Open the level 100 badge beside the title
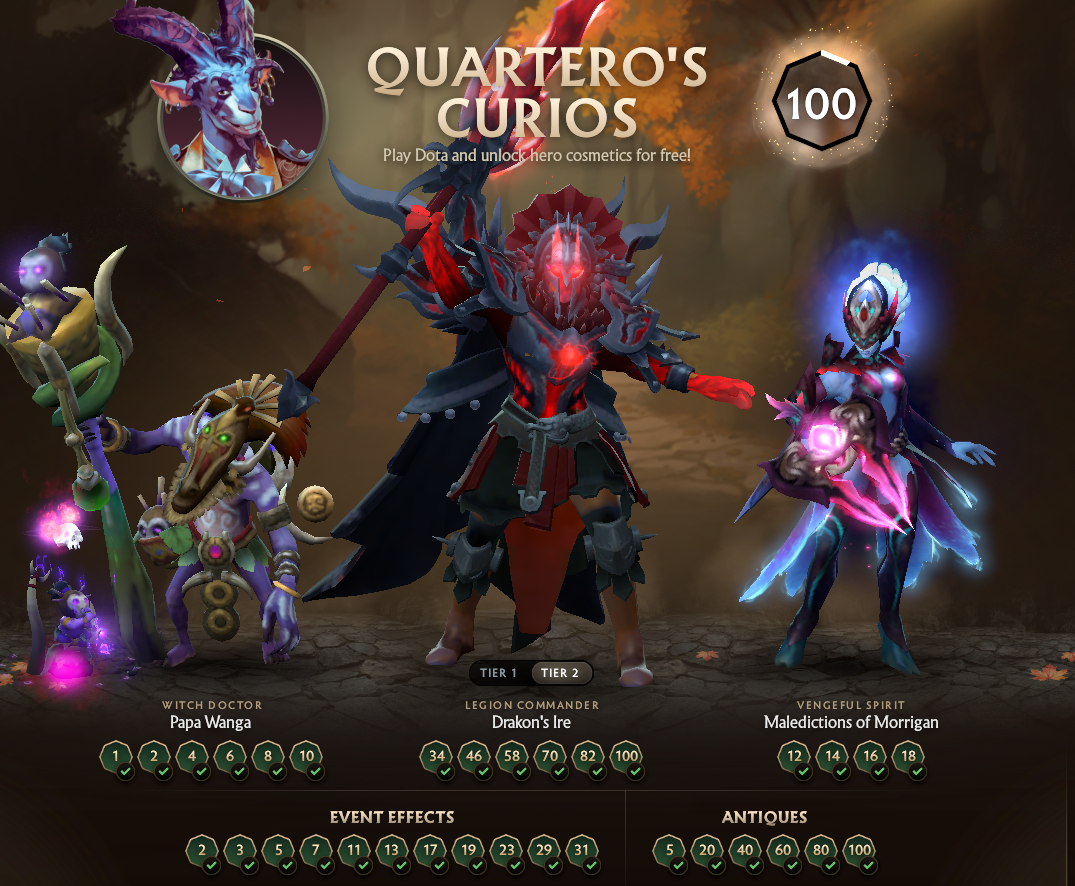The height and width of the screenshot is (886, 1075). (x=821, y=103)
